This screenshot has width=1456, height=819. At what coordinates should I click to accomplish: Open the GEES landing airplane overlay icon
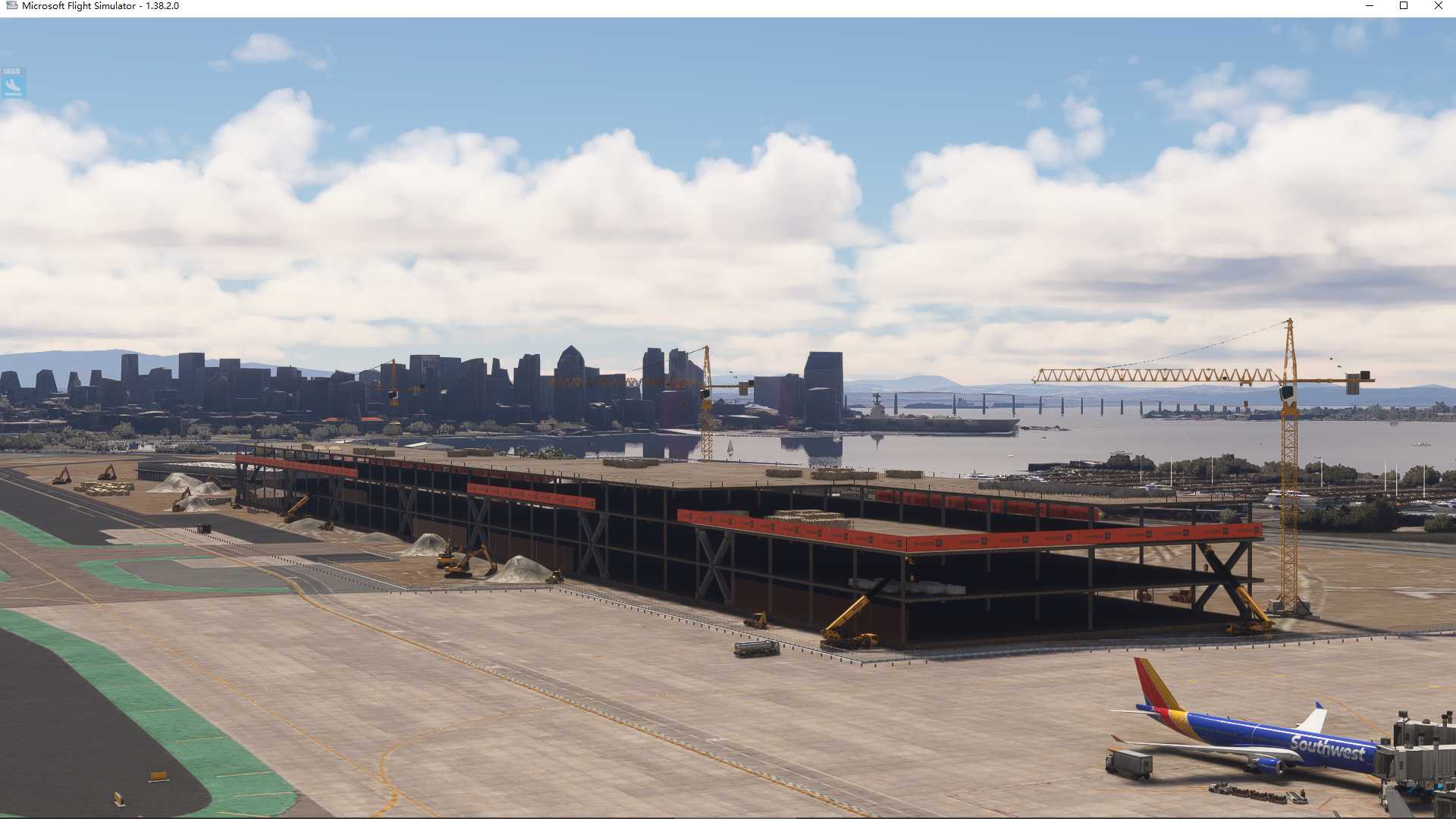click(13, 83)
